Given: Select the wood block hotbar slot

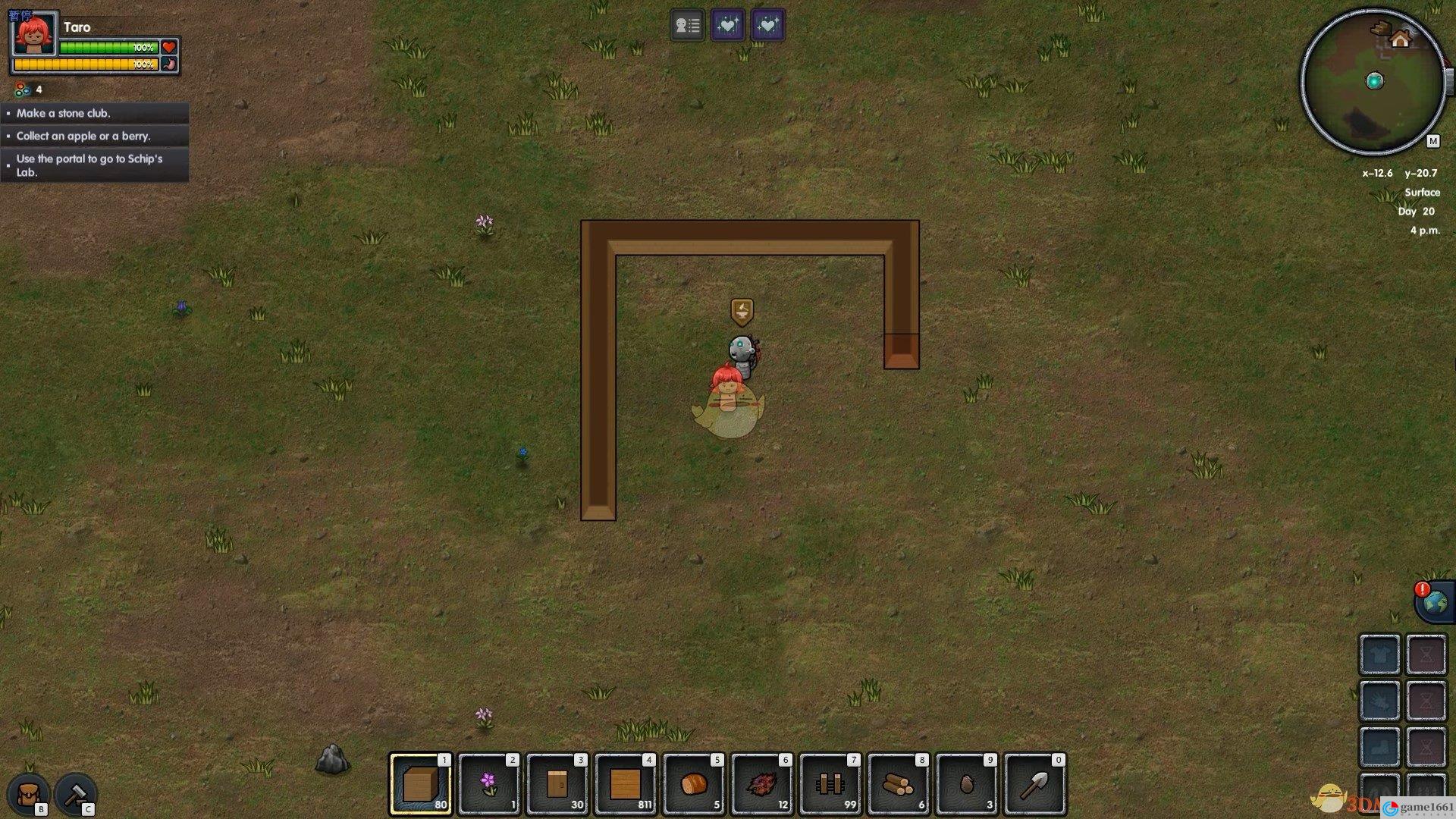Looking at the screenshot, I should tap(421, 784).
